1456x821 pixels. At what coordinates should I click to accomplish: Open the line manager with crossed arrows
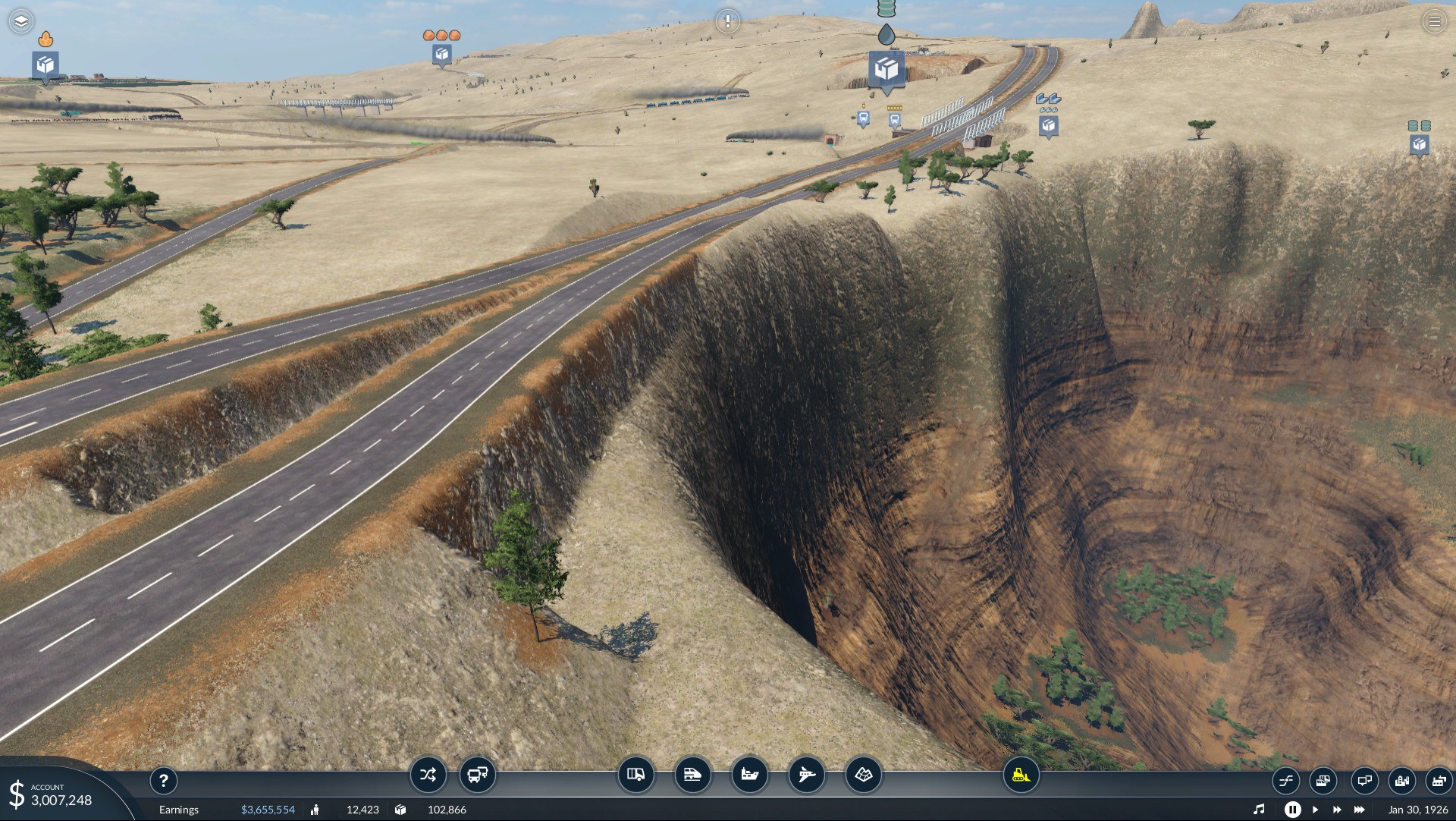(428, 775)
